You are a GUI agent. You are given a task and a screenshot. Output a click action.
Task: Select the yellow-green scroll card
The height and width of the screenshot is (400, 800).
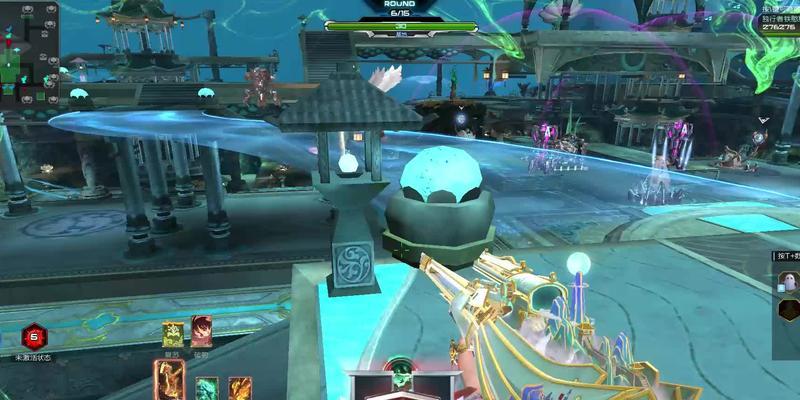tap(172, 332)
